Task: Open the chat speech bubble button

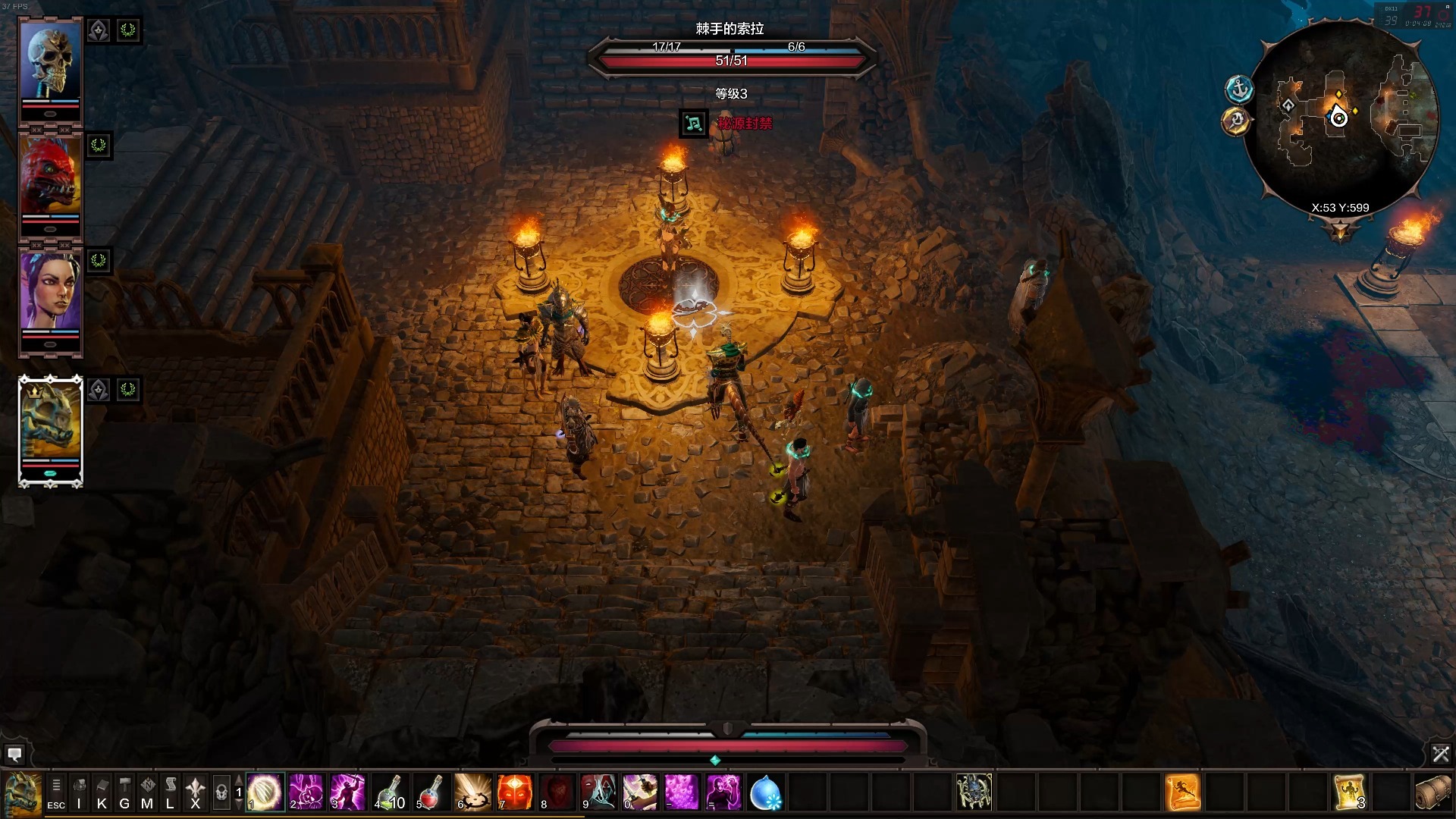Action: tap(14, 754)
